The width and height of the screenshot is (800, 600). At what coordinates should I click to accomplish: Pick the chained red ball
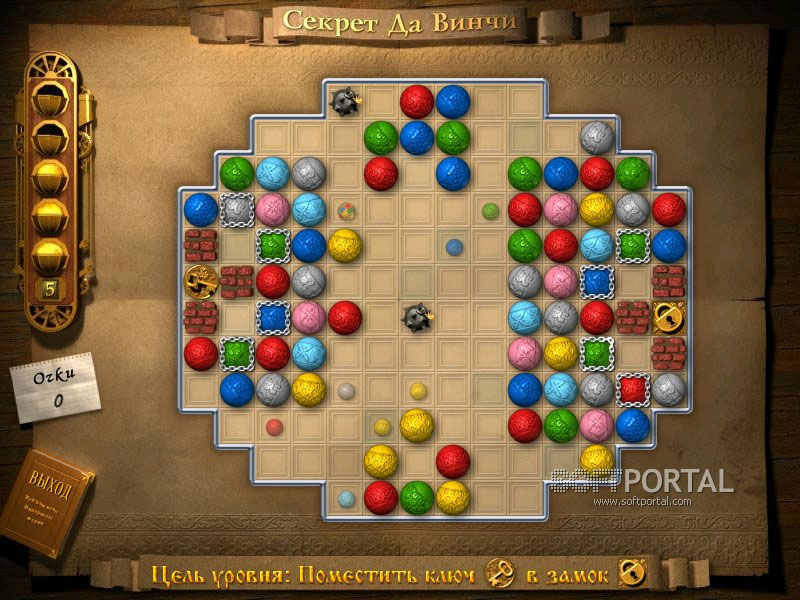(x=632, y=389)
